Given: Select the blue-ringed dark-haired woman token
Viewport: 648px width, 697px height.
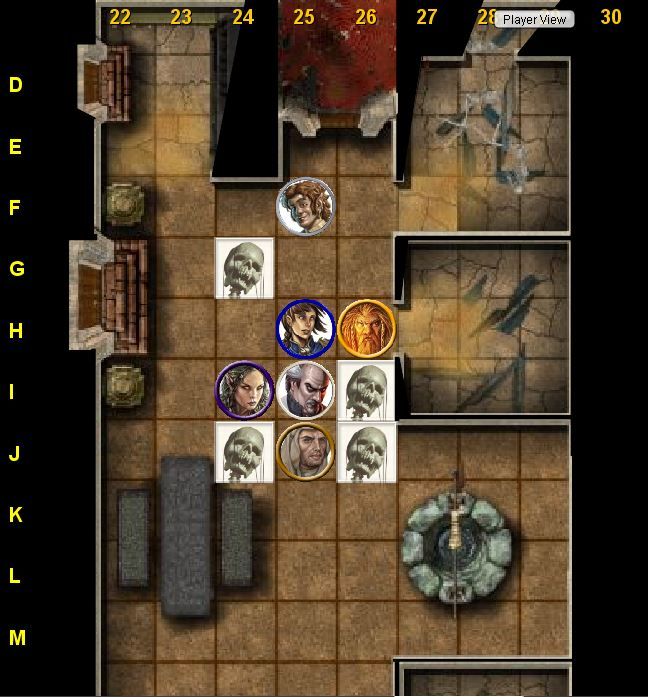Looking at the screenshot, I should [305, 328].
